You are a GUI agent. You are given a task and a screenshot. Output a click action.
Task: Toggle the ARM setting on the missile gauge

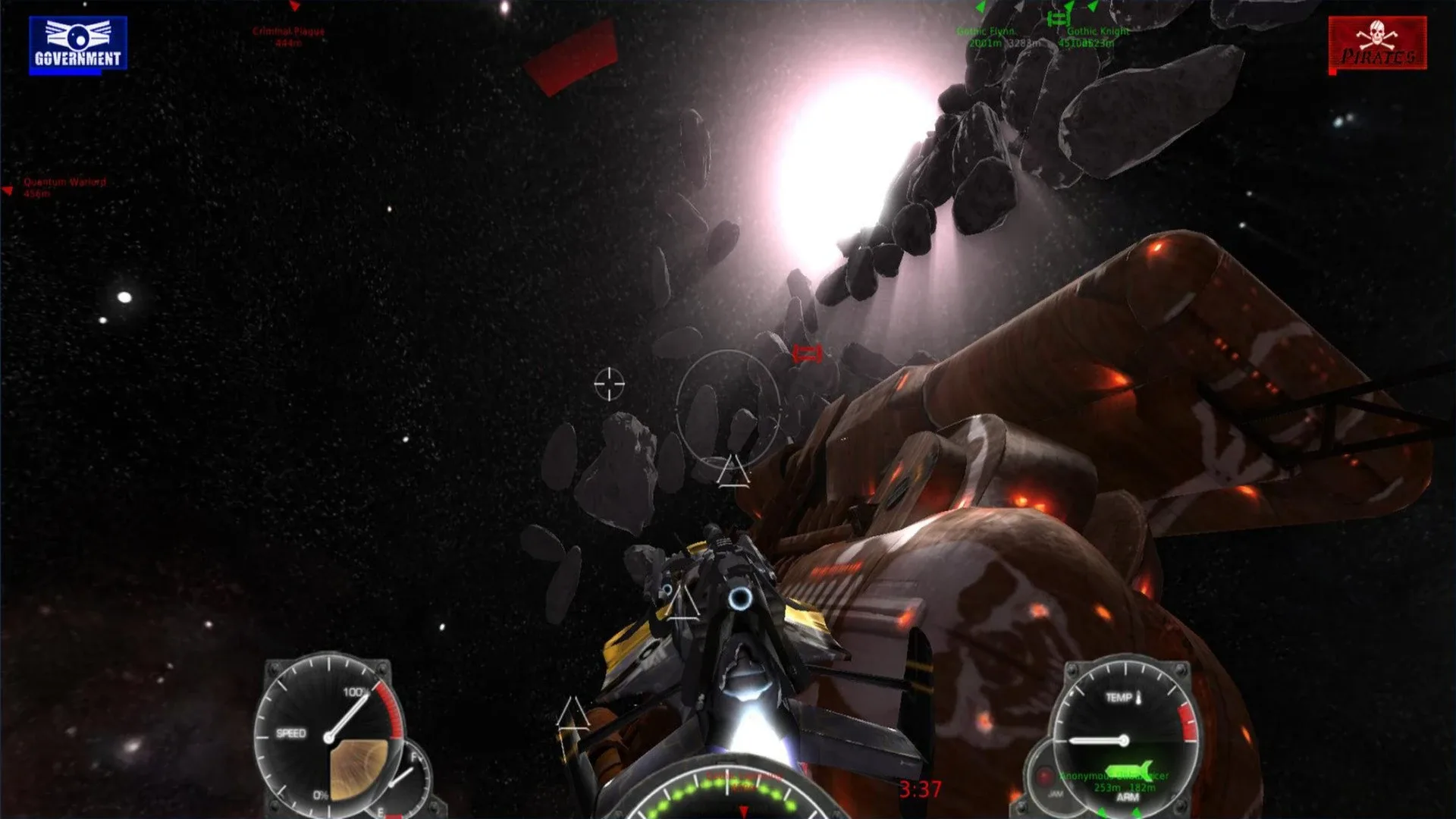click(1128, 798)
